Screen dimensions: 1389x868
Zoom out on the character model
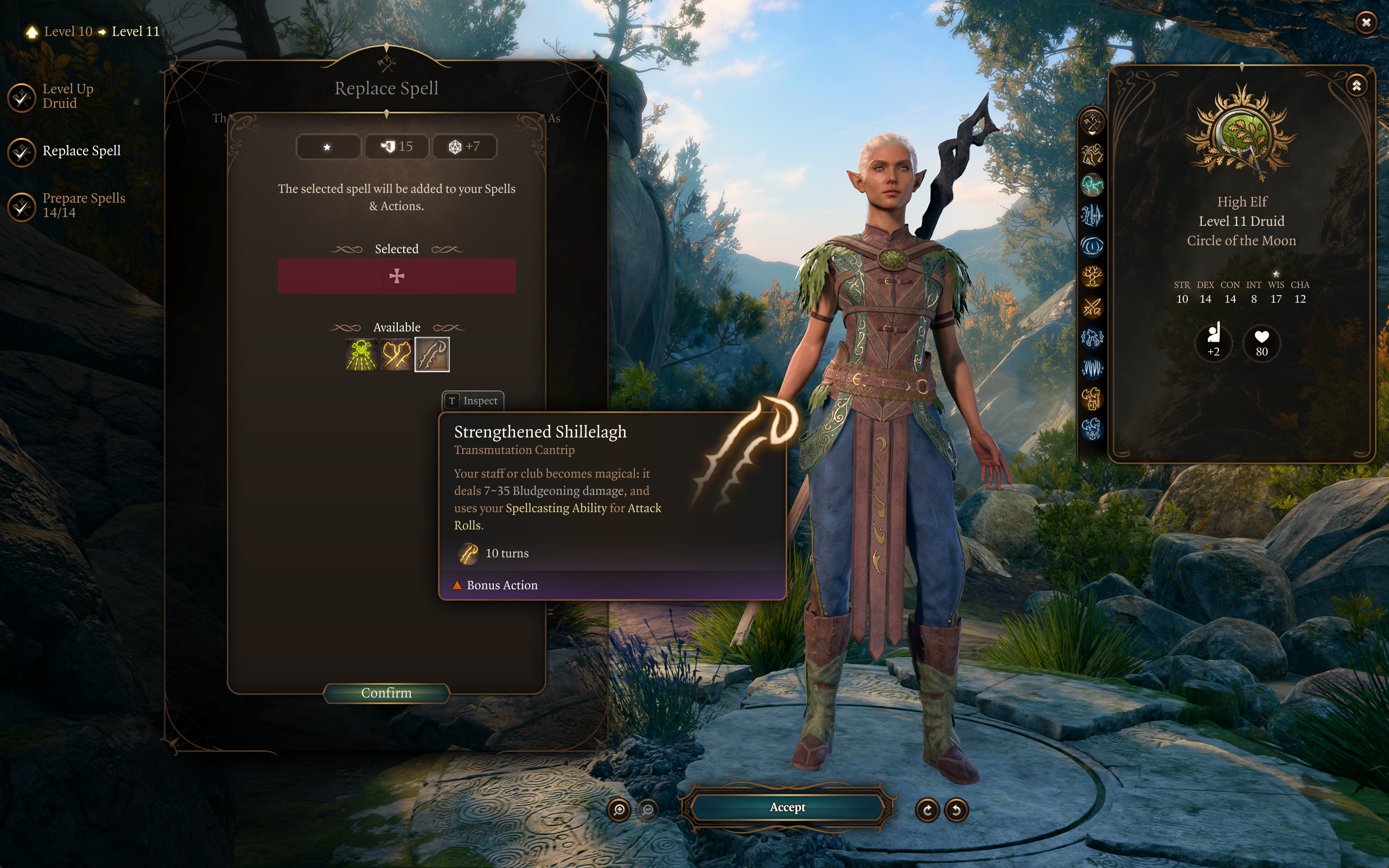pos(648,810)
